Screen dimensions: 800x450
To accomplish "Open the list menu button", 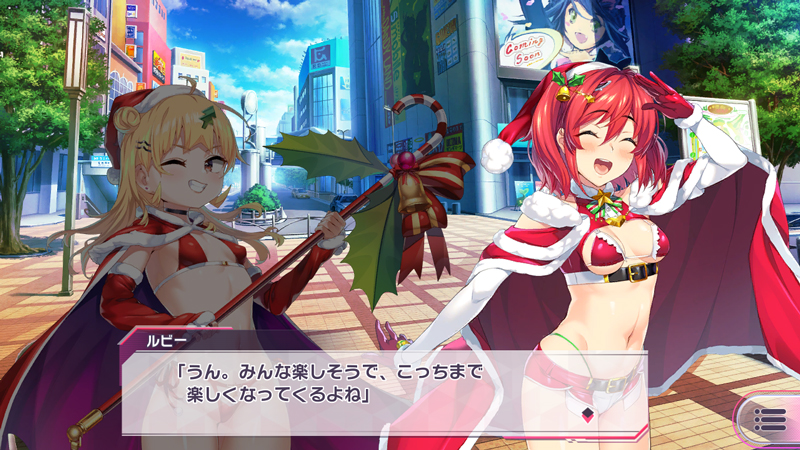I will coord(770,419).
